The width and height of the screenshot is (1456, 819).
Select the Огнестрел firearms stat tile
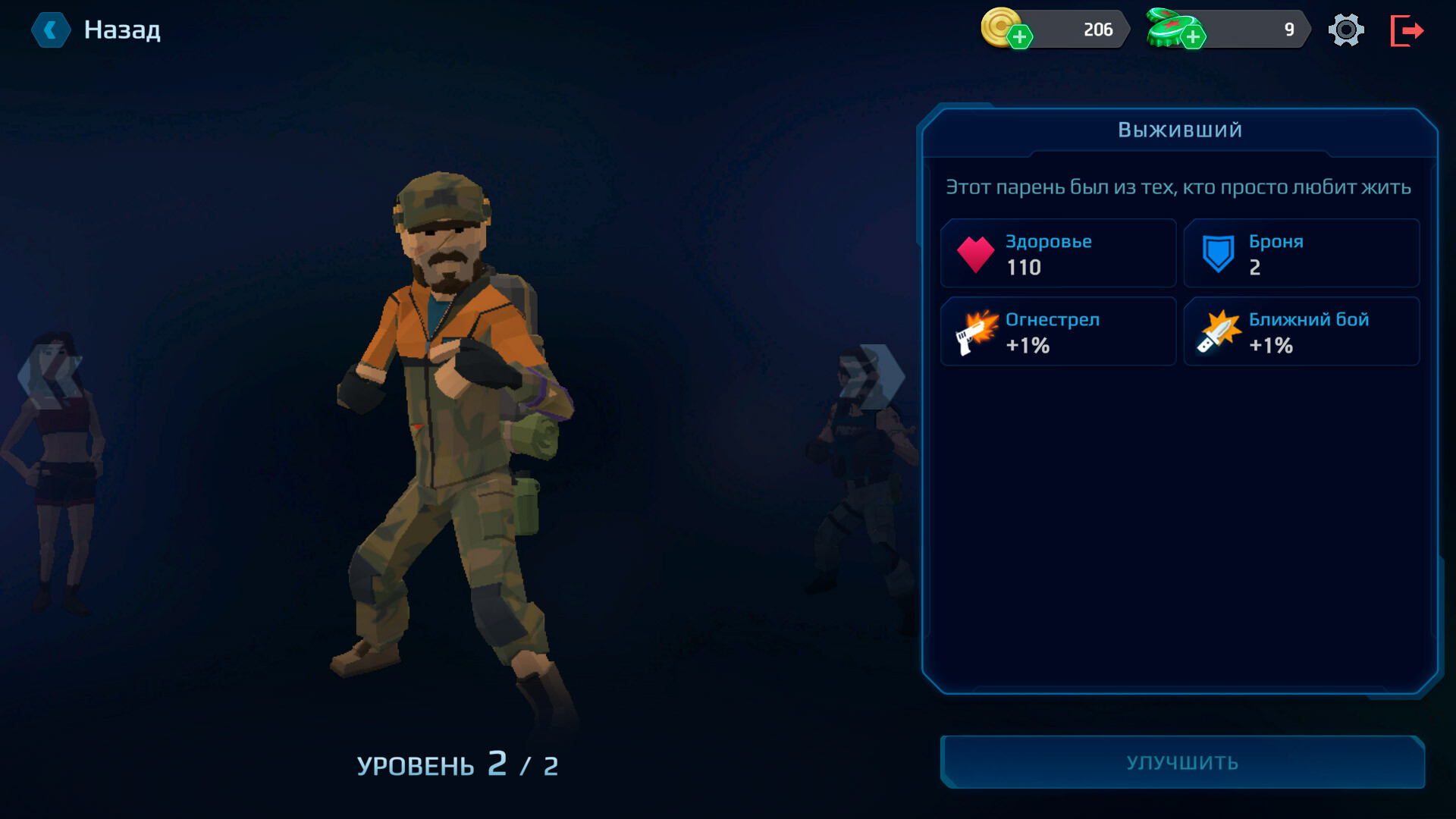[1058, 331]
